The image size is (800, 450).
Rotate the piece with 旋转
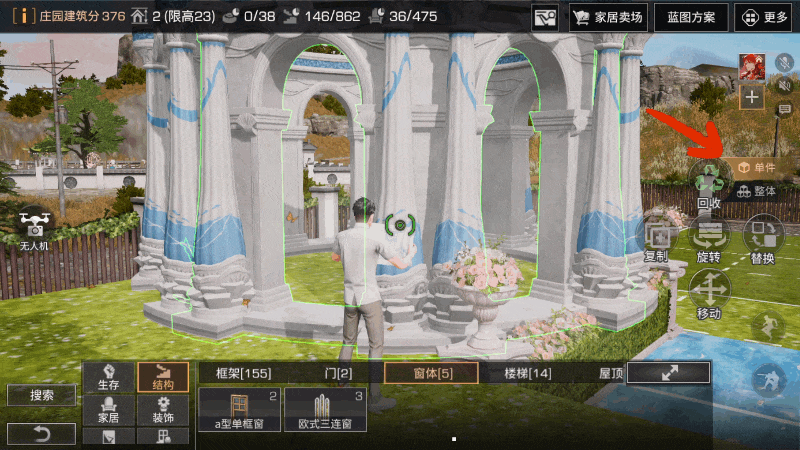point(709,238)
